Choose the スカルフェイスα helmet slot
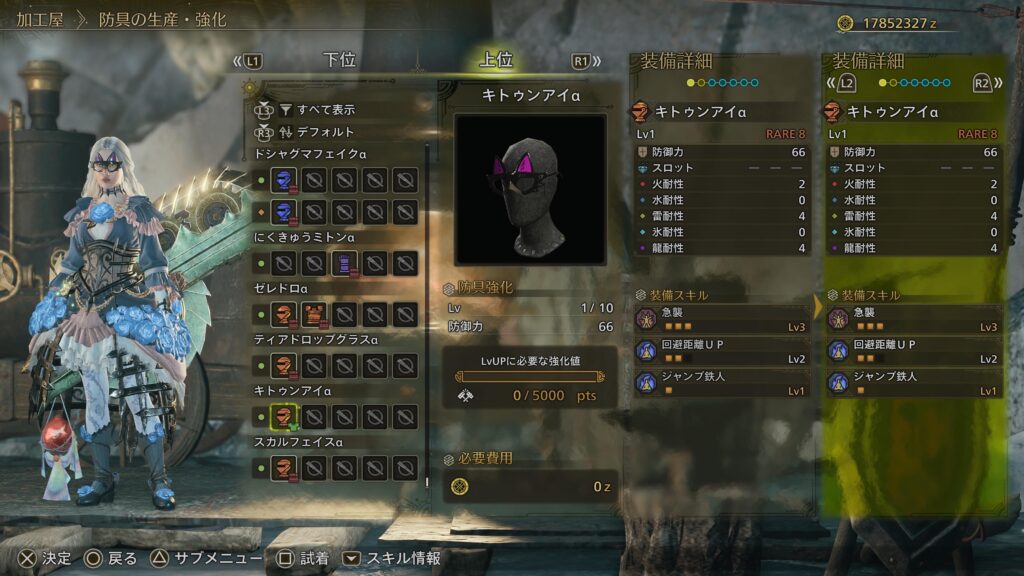 (x=284, y=467)
